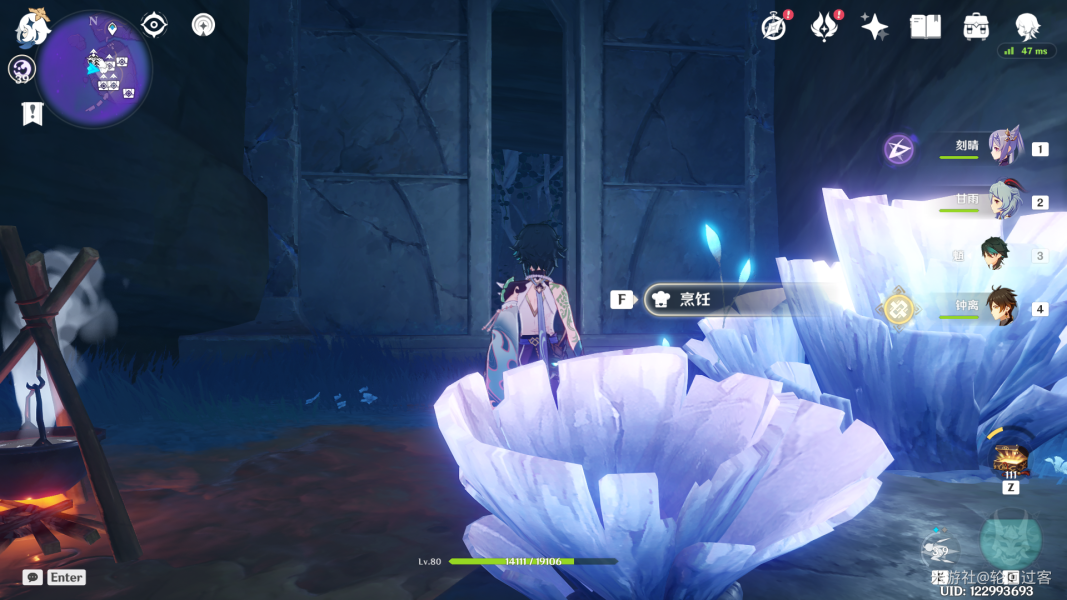
Task: Open the compass events icon
Action: coord(773,27)
